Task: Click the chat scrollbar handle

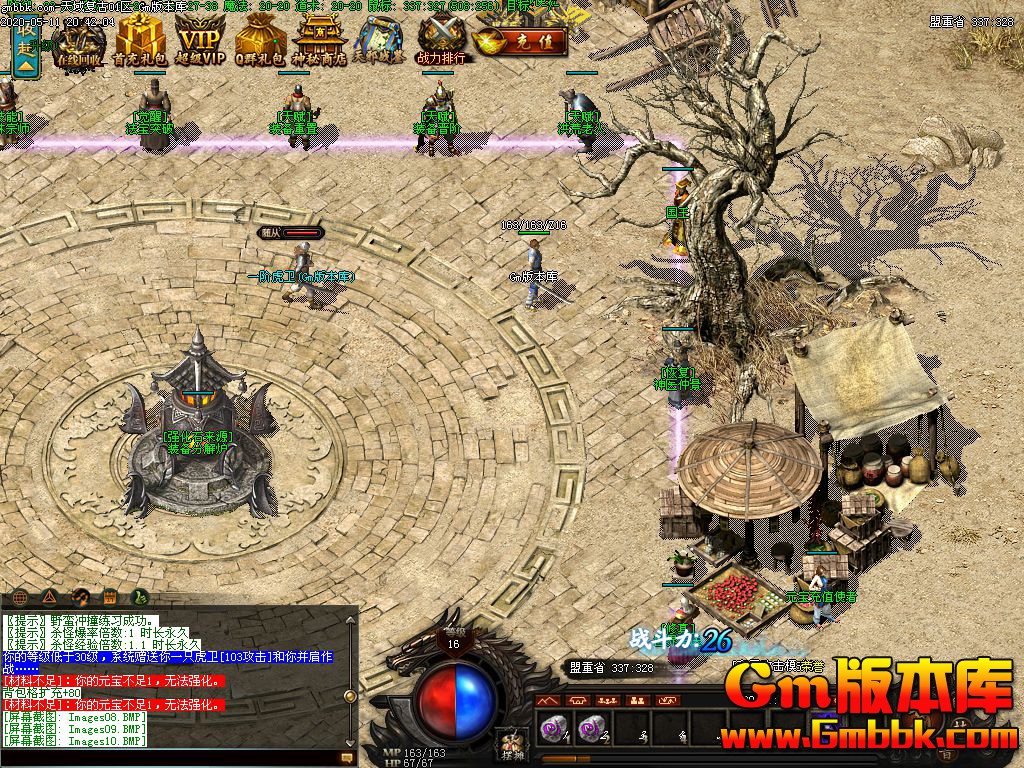Action: click(x=350, y=696)
